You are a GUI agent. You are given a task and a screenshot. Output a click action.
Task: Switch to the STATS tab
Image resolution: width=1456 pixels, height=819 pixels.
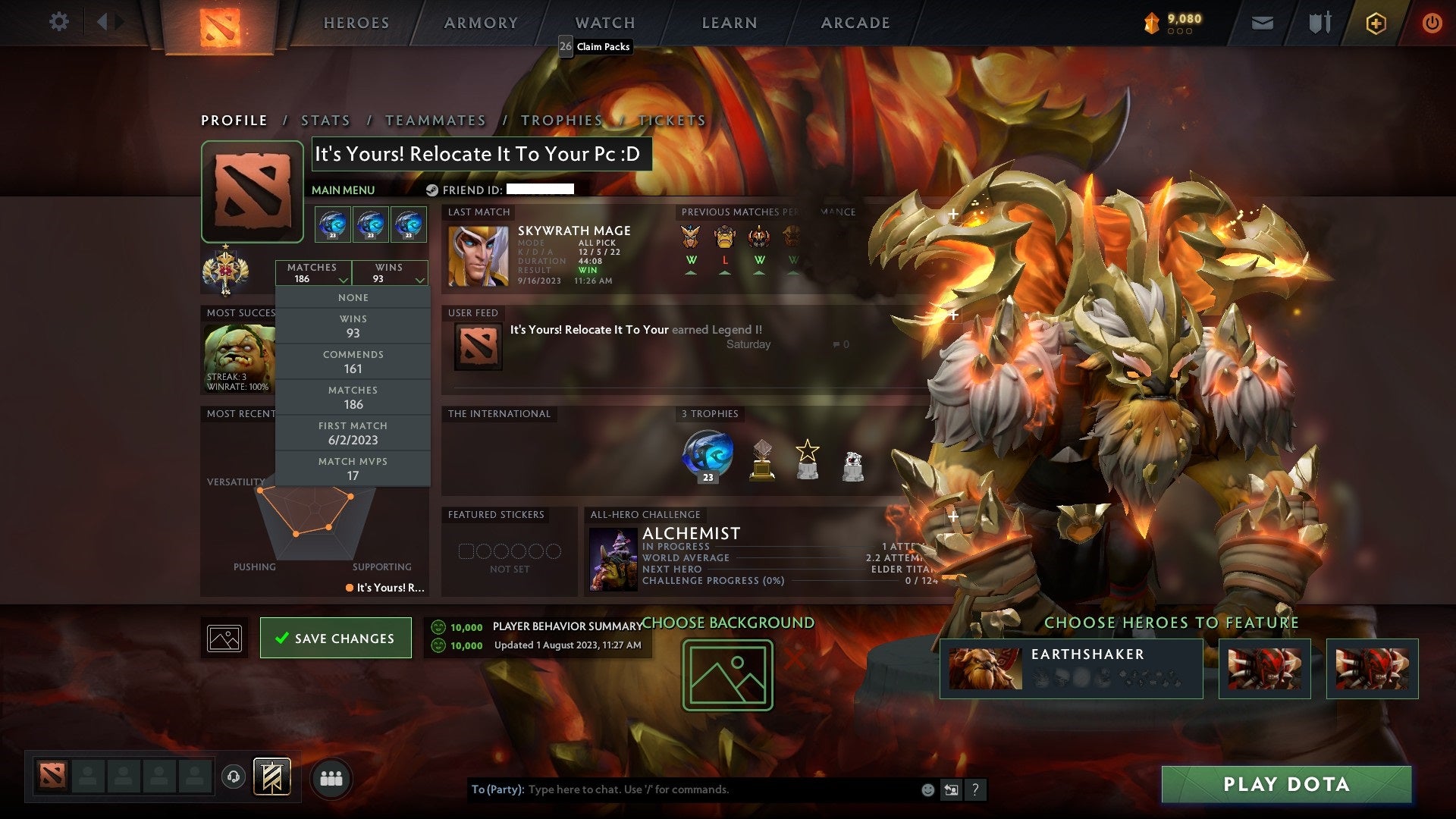(325, 120)
